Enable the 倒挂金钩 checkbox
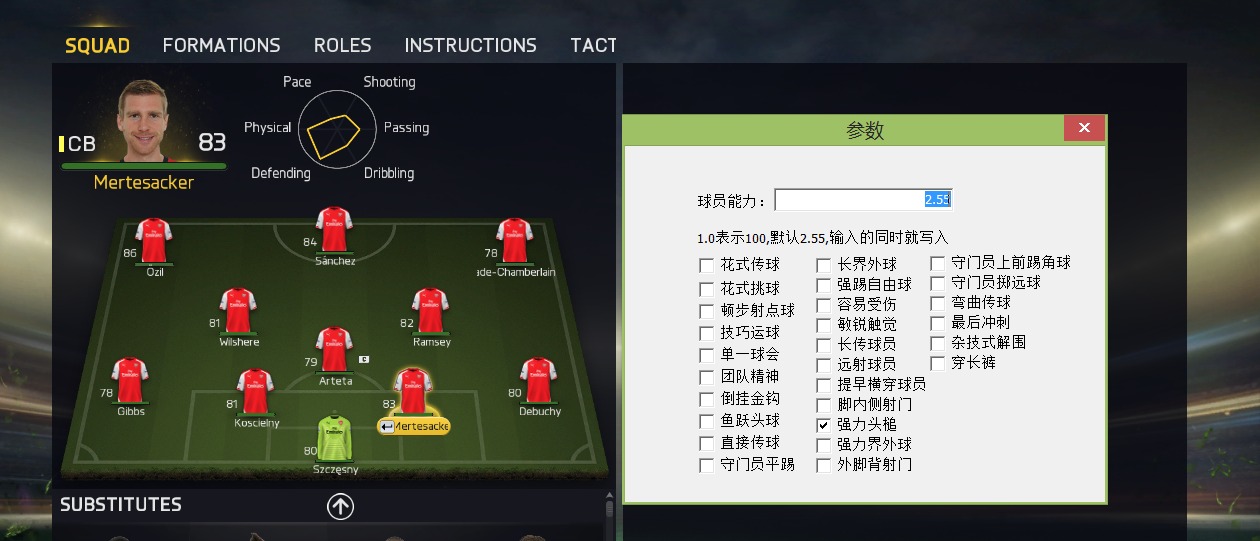 [x=708, y=400]
